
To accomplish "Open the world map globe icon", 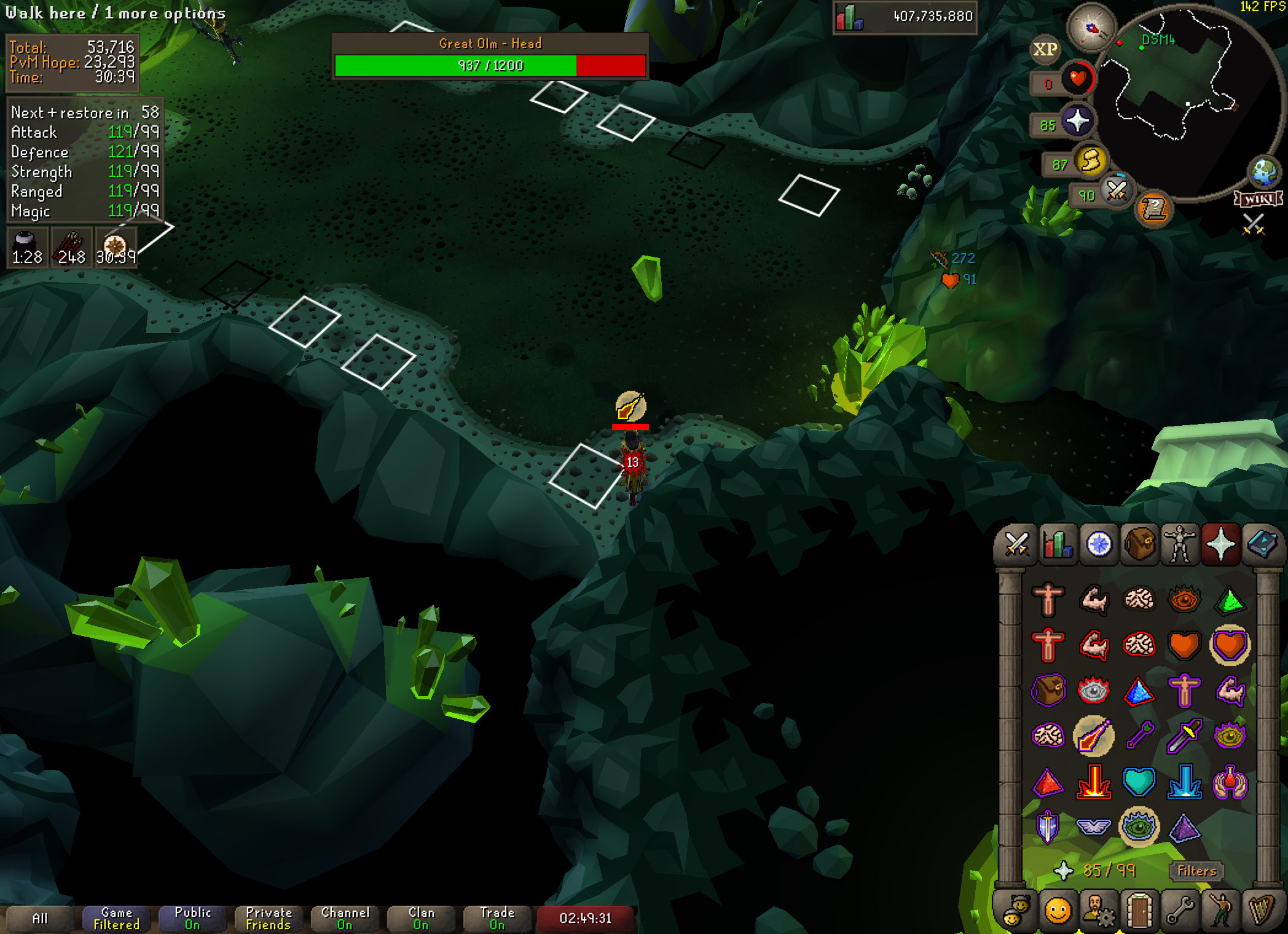I will coord(1263,172).
